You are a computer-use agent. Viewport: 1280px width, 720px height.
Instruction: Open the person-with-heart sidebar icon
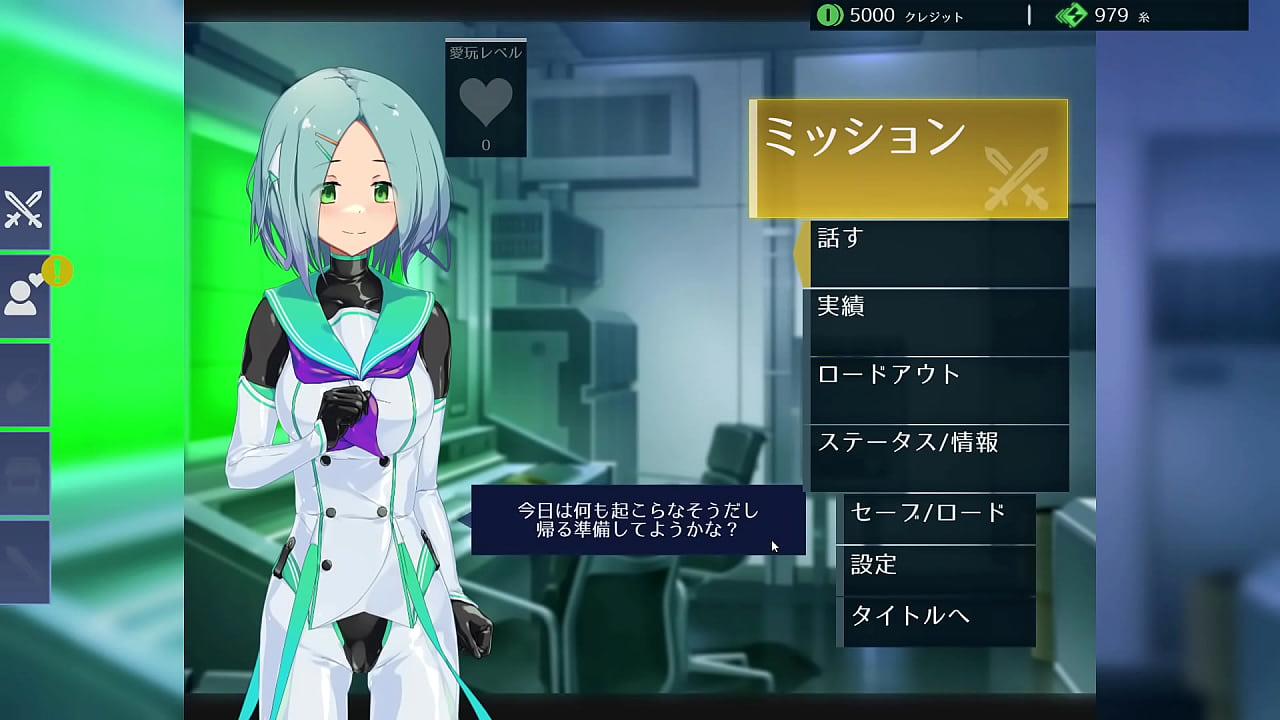(x=24, y=296)
